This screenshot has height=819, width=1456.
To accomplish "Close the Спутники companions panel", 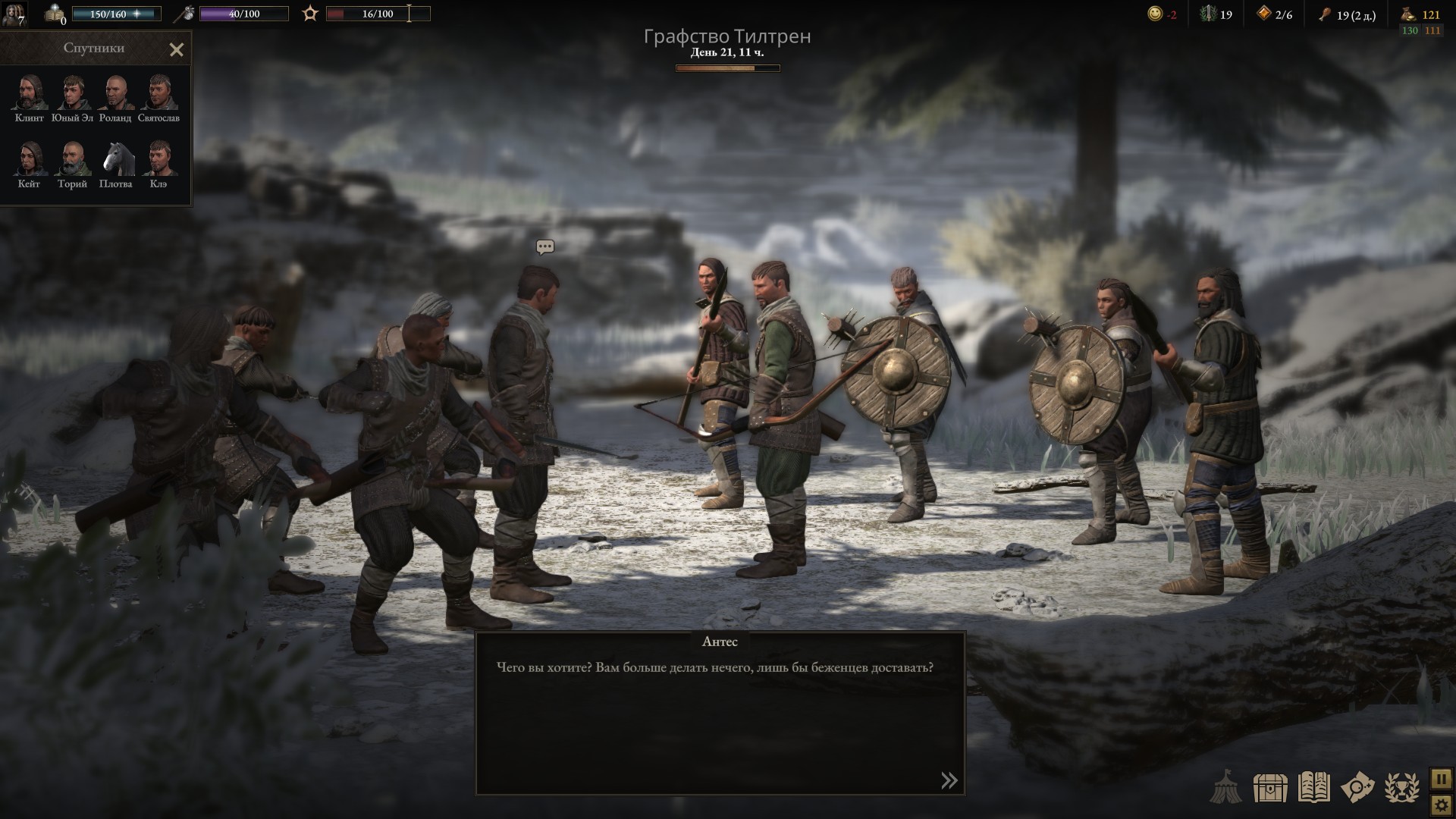I will [x=176, y=50].
